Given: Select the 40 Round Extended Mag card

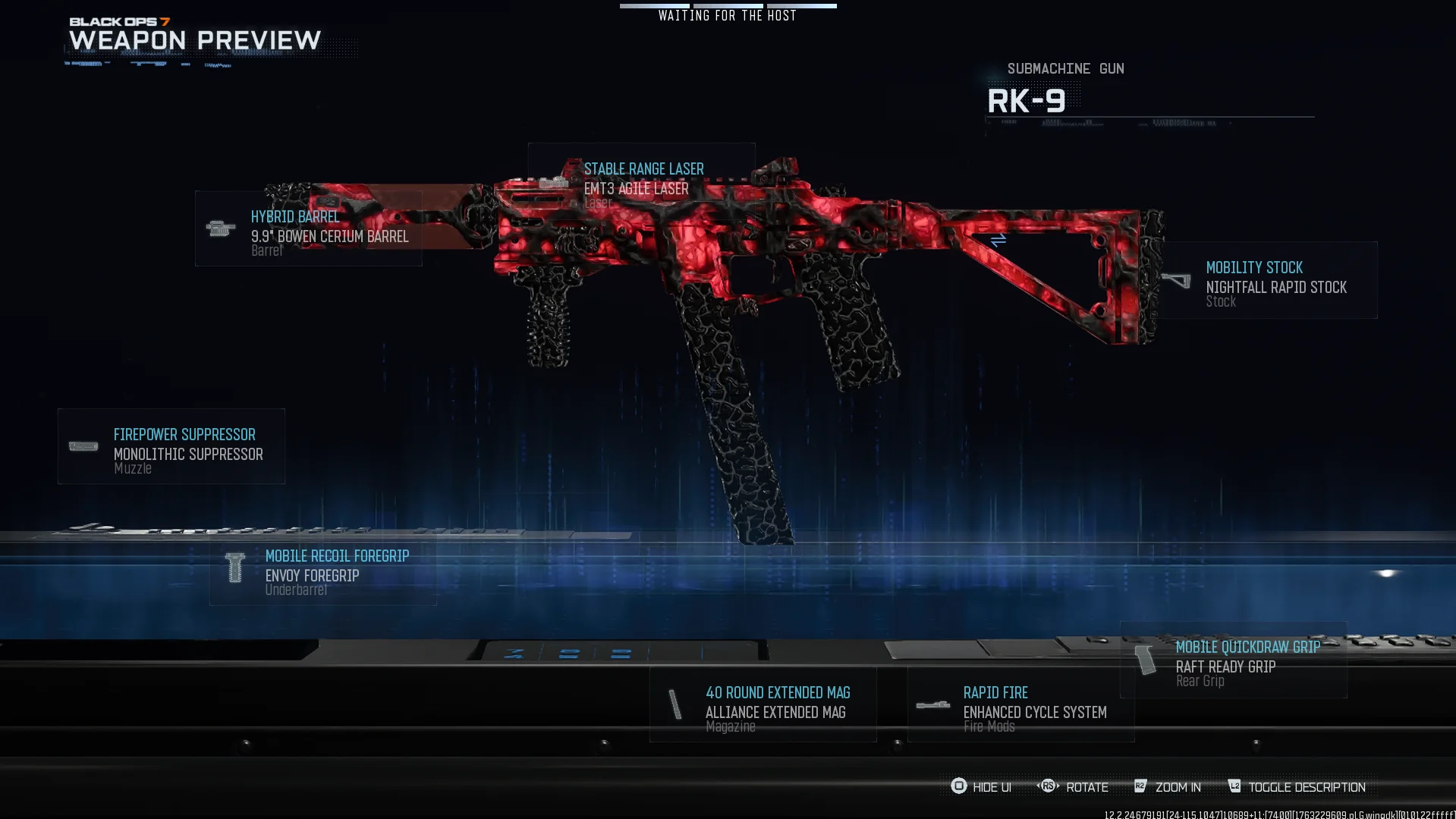Looking at the screenshot, I should pyautogui.click(x=763, y=704).
